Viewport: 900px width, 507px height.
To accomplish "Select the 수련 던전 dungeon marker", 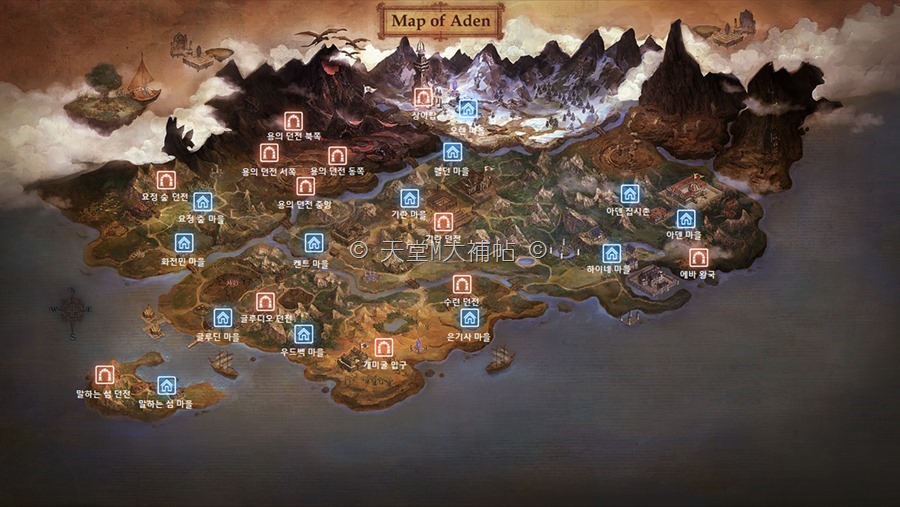I will [x=461, y=284].
